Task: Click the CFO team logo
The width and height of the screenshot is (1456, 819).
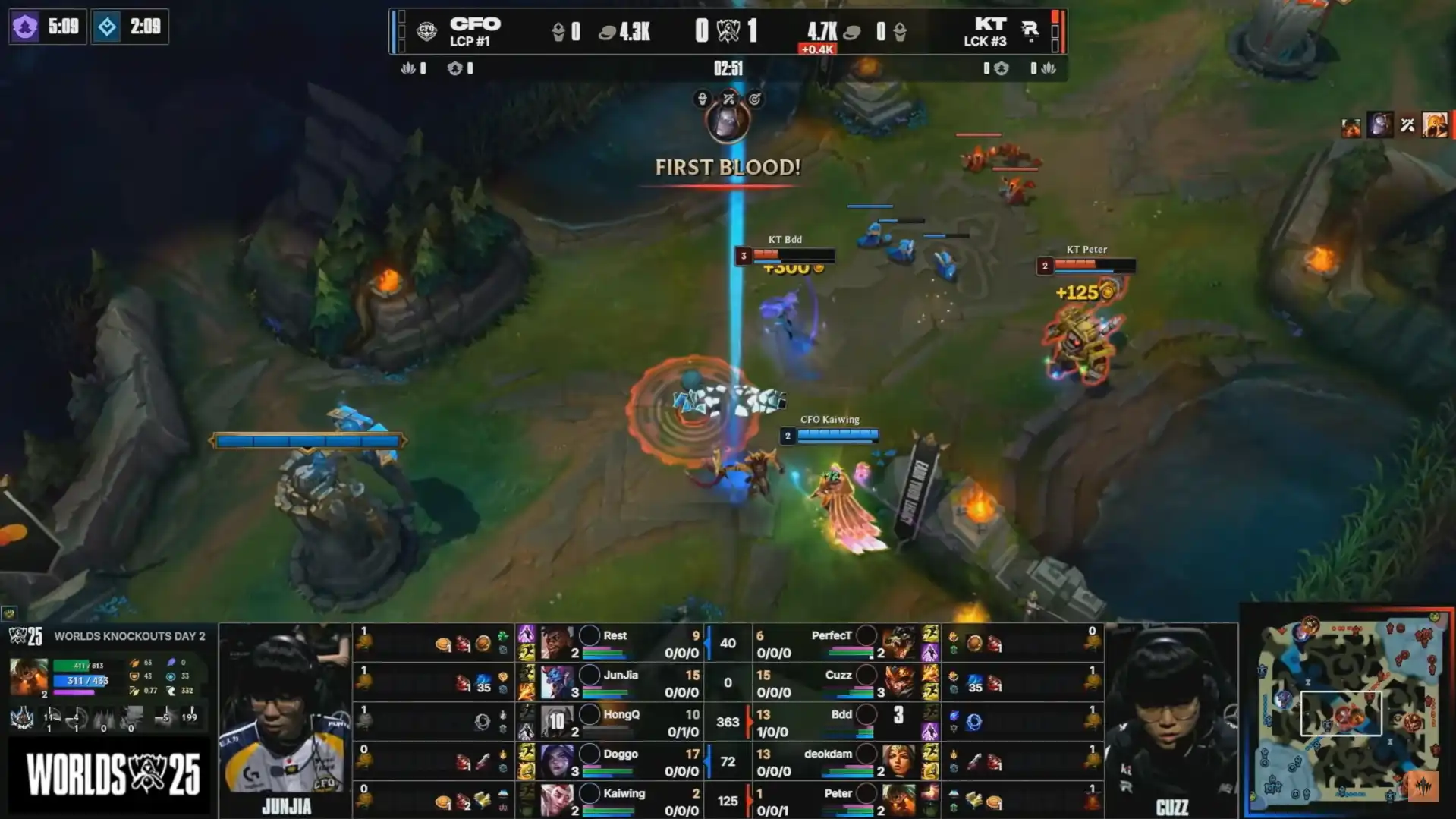Action: tap(426, 31)
